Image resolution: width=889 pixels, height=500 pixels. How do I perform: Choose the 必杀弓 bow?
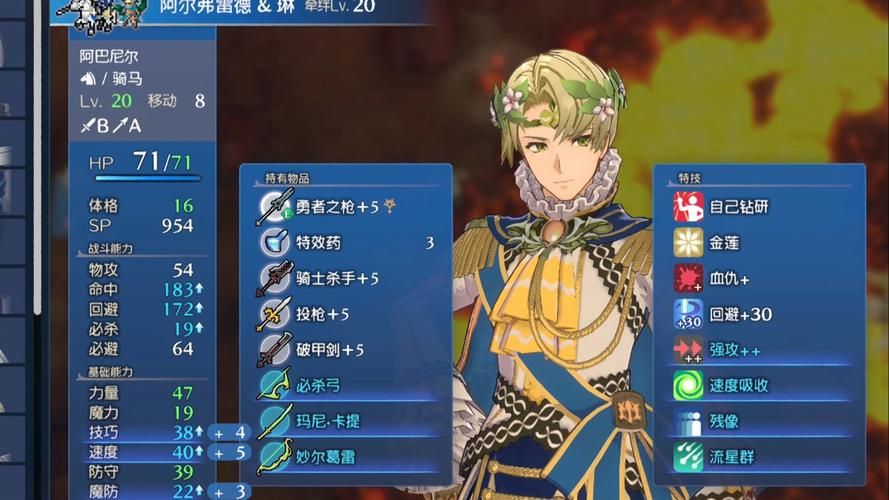(x=345, y=386)
